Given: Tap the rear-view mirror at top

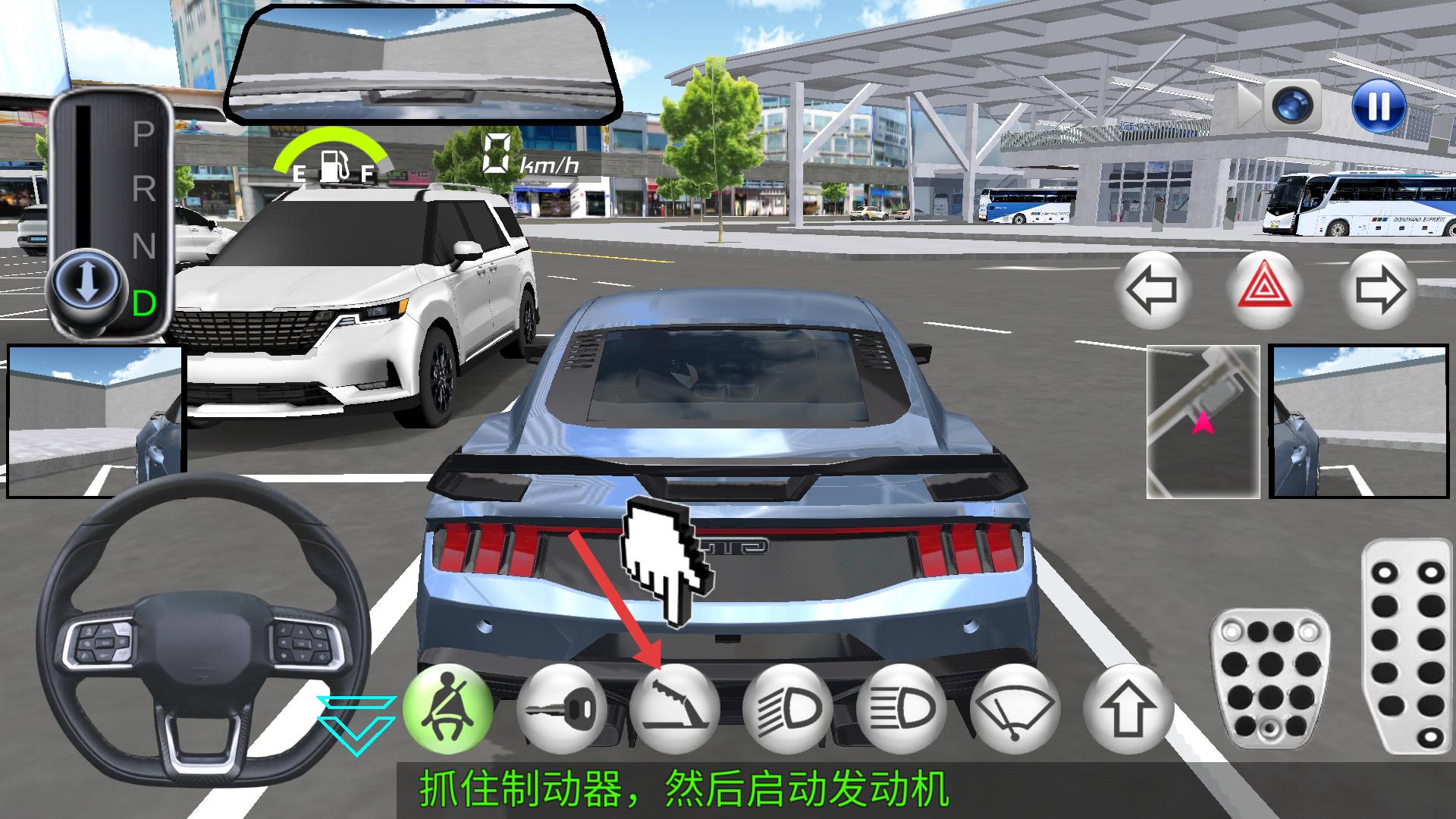Looking at the screenshot, I should [x=421, y=64].
